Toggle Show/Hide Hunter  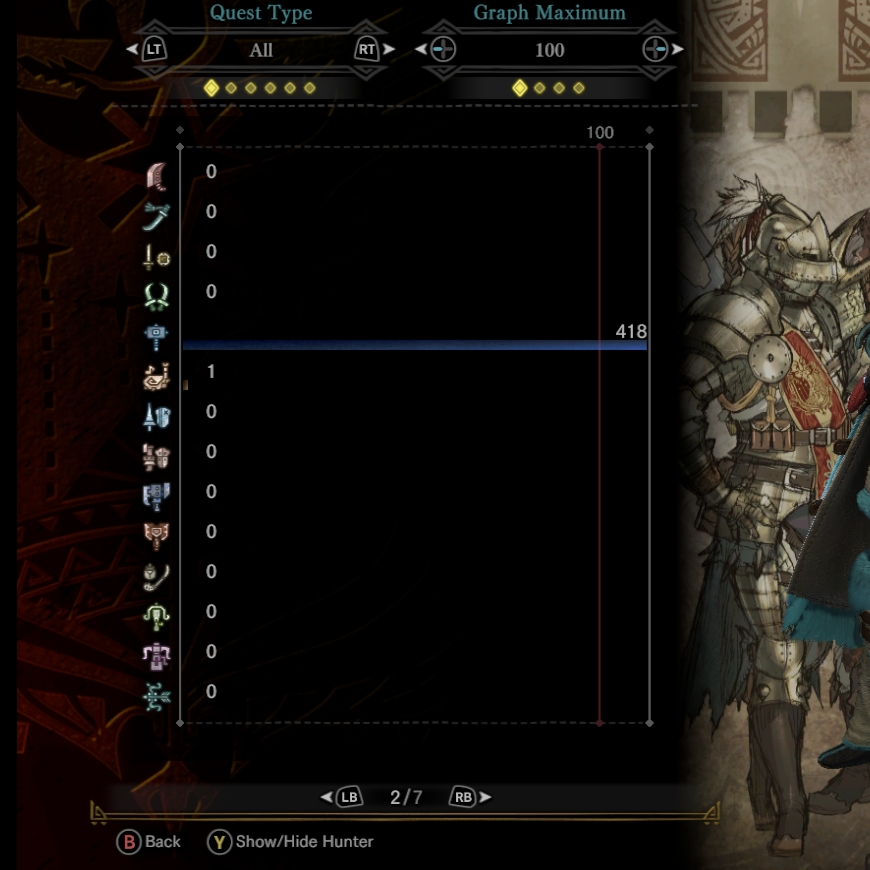click(291, 841)
